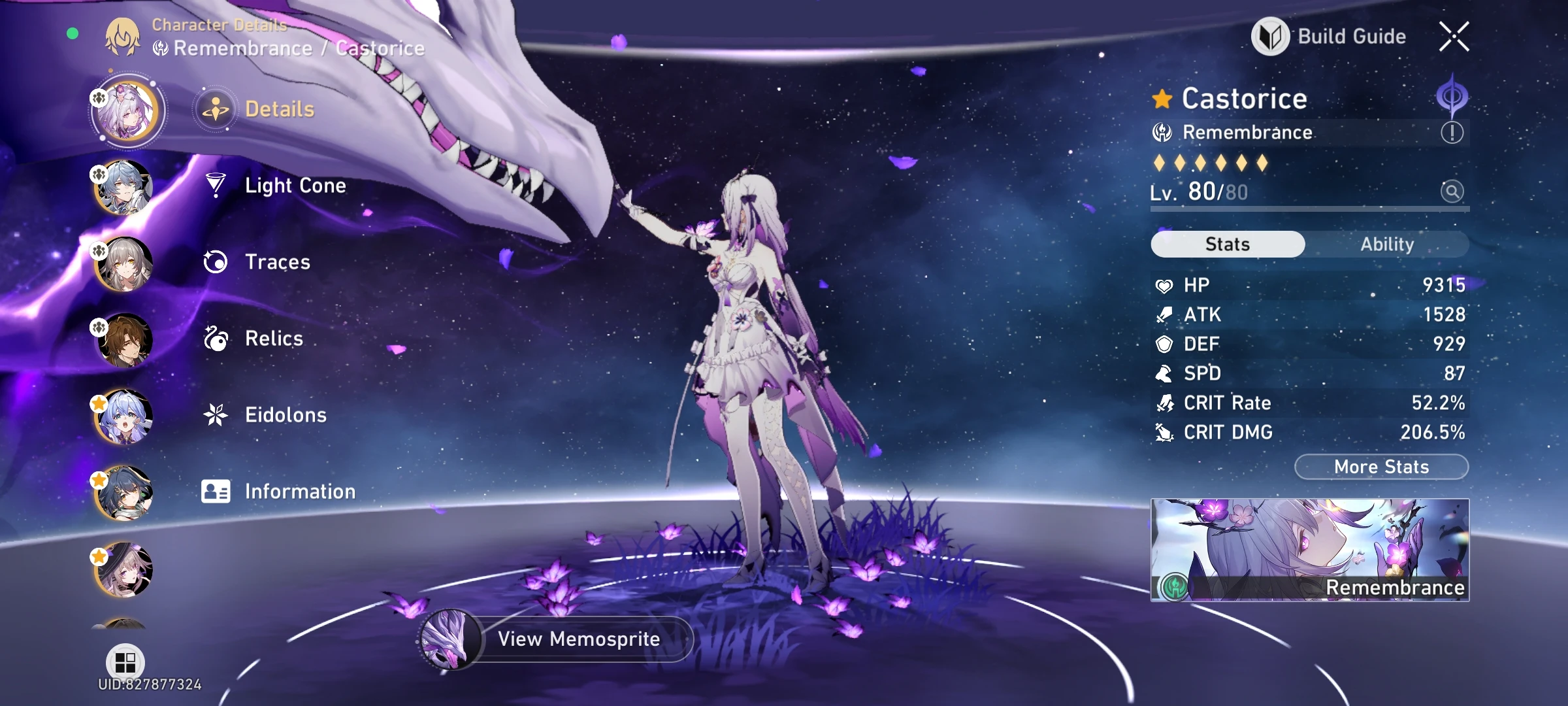
Task: Click View Memosprite
Action: [578, 639]
